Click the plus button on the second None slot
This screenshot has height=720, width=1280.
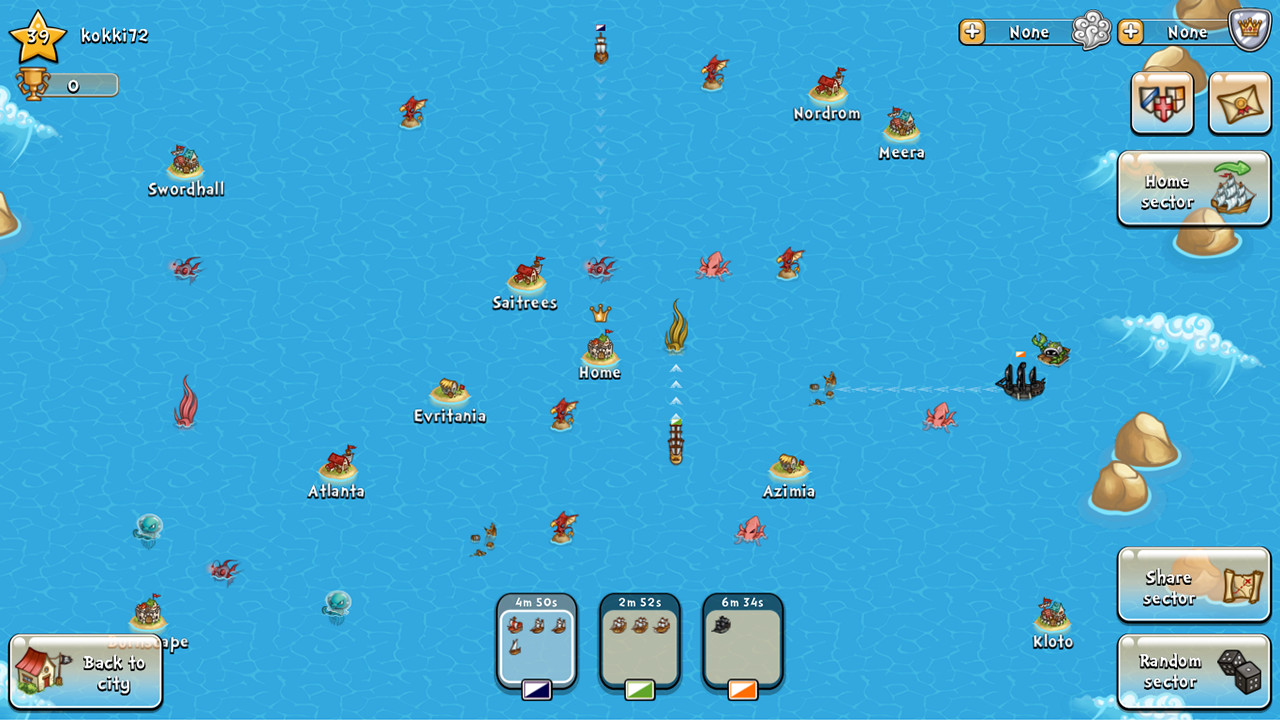click(x=1129, y=31)
